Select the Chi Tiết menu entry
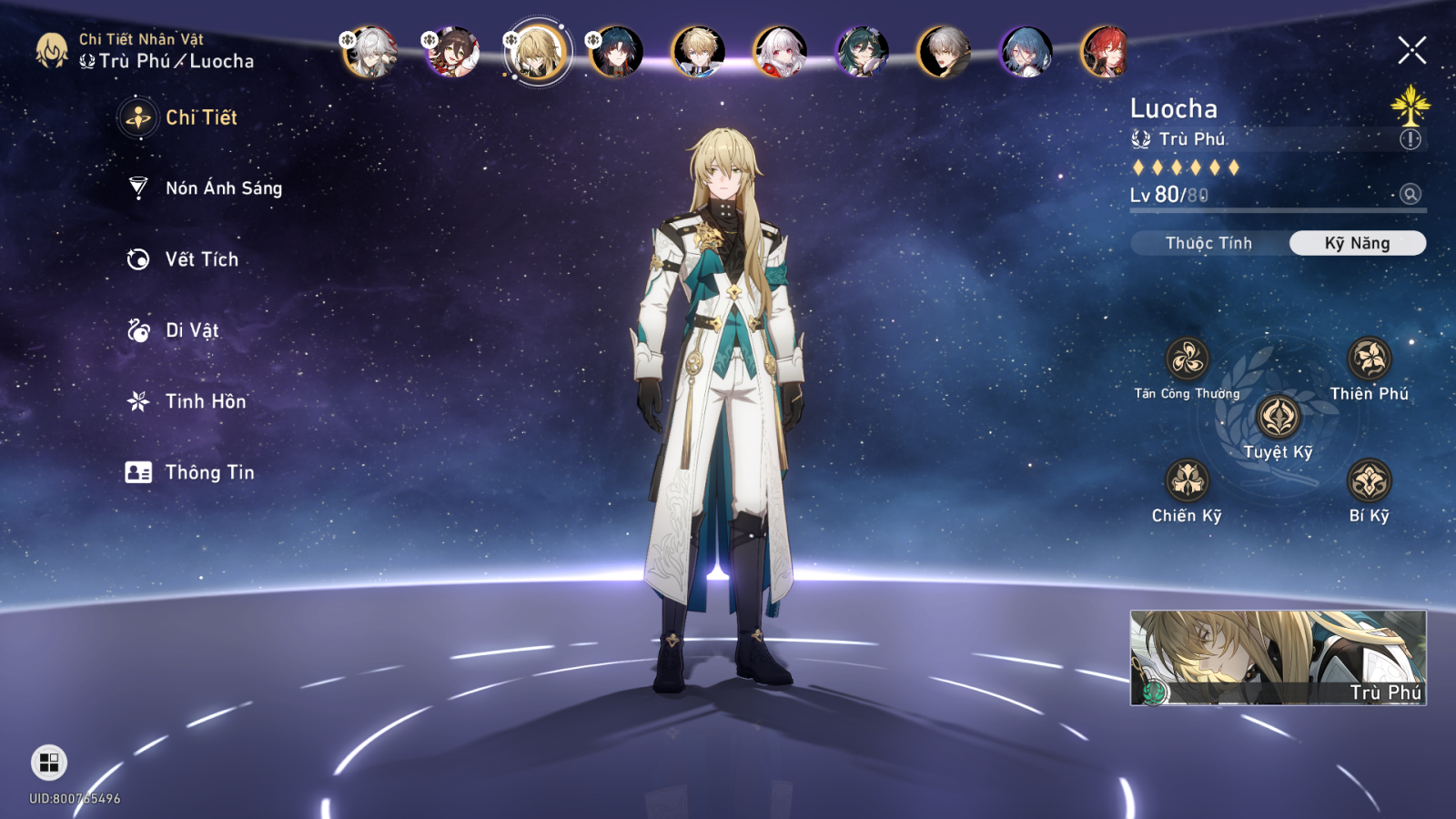The width and height of the screenshot is (1456, 819). [200, 117]
